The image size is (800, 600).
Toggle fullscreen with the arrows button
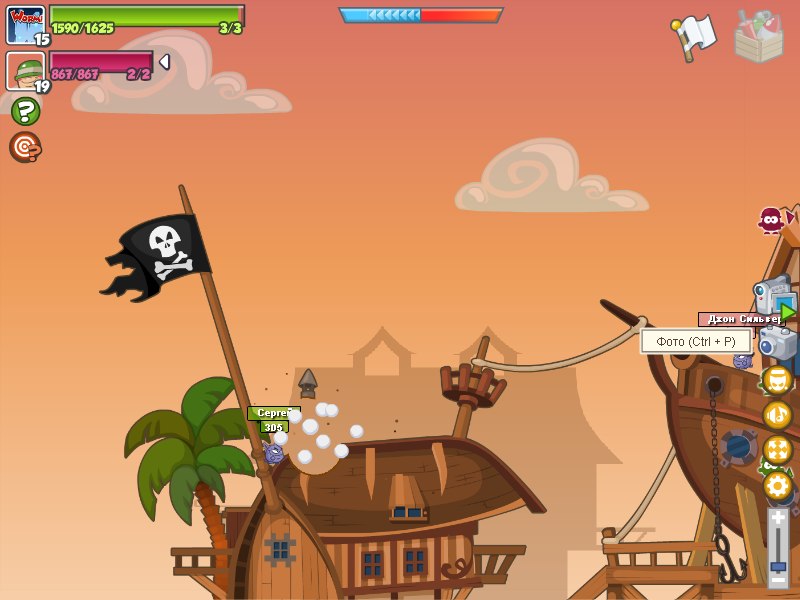pyautogui.click(x=777, y=450)
